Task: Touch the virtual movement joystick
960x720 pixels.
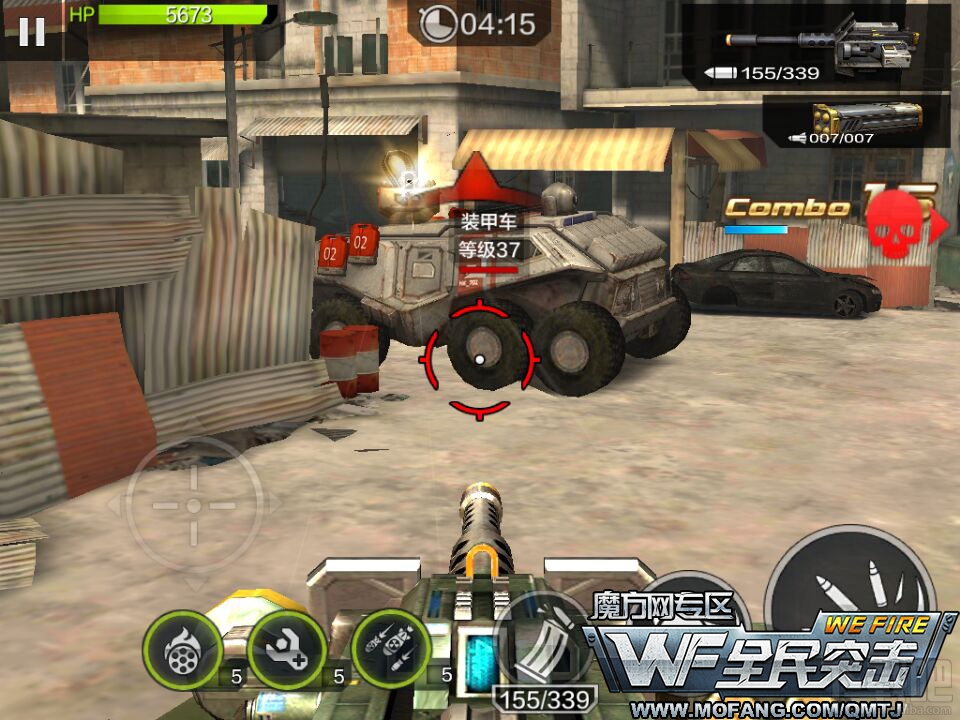Action: [194, 506]
